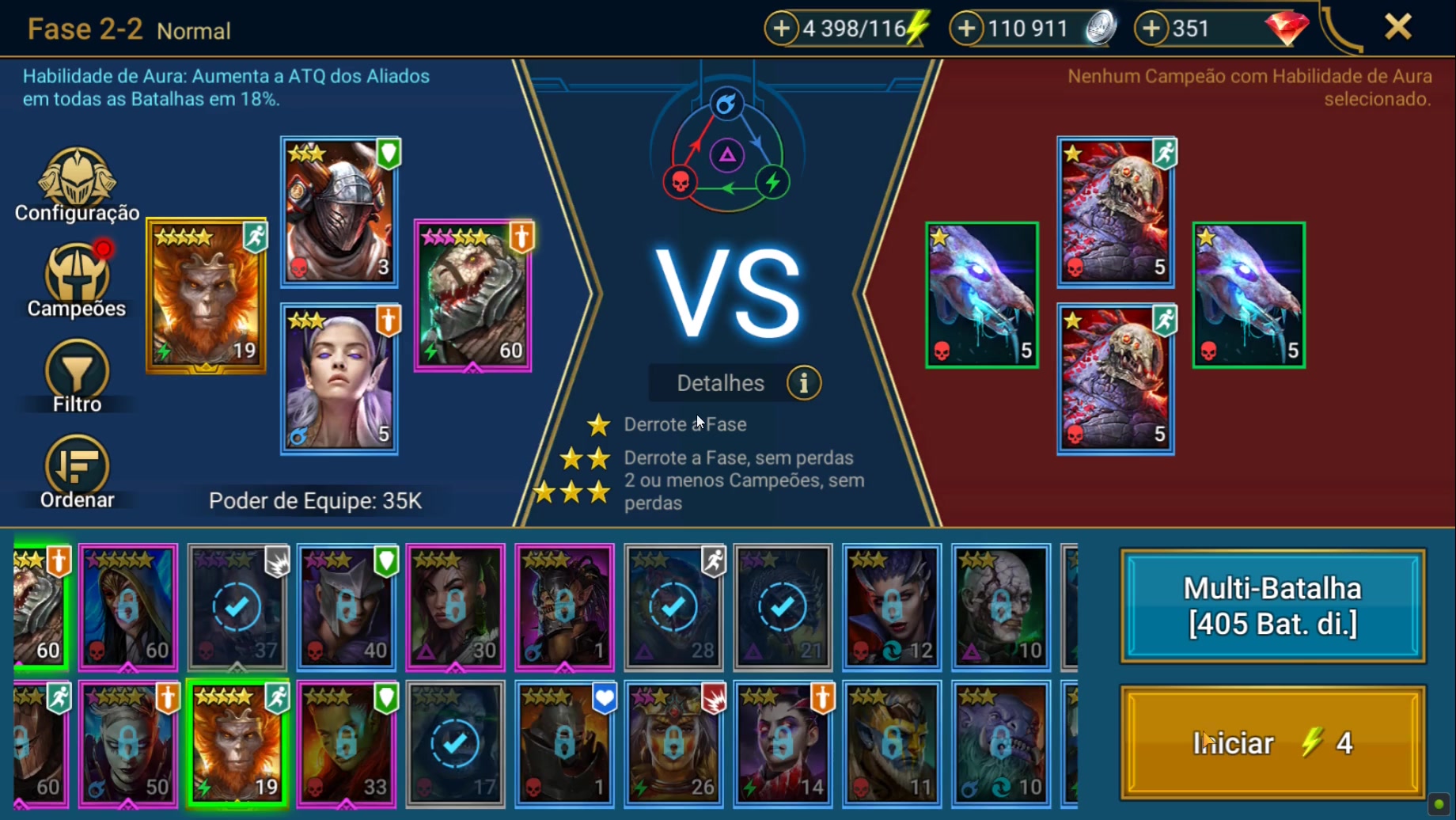1456x820 pixels.
Task: Remove the level 60 lizard champion from team
Action: click(473, 295)
